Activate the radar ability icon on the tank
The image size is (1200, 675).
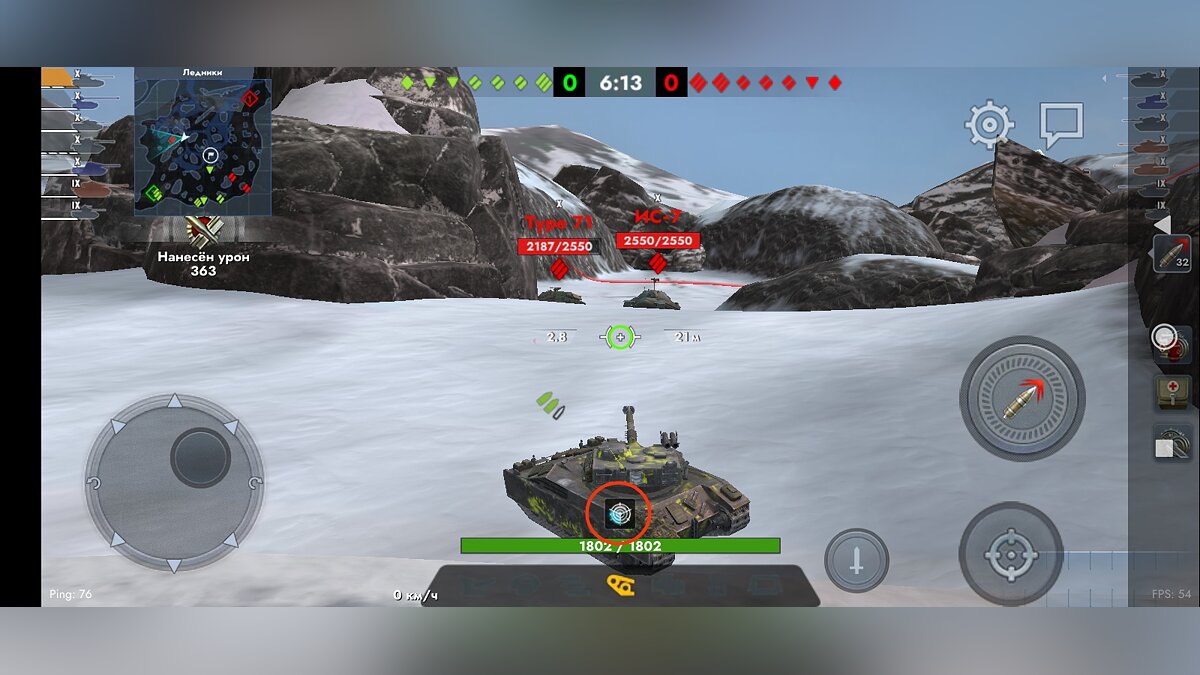[x=618, y=514]
